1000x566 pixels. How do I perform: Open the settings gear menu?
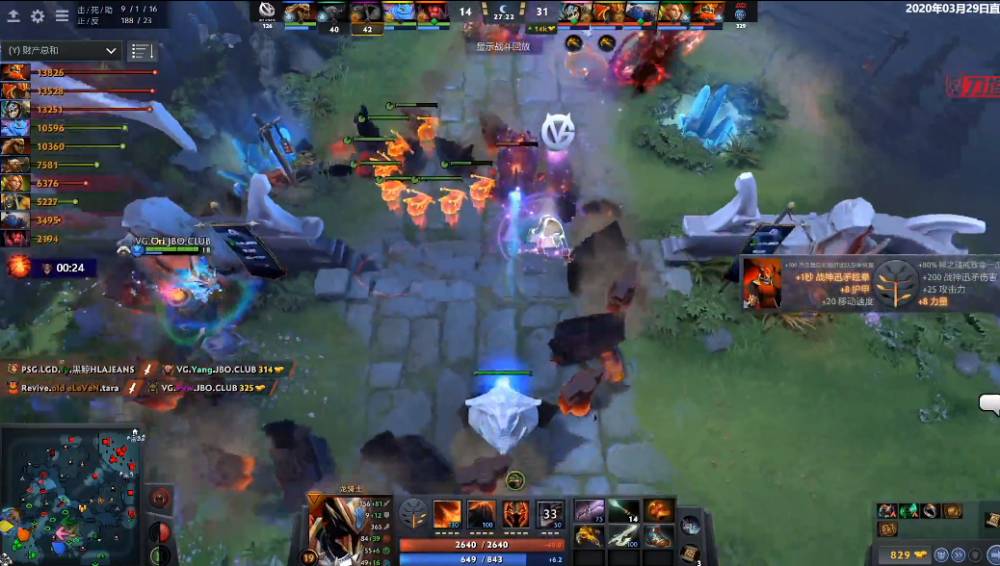click(38, 16)
